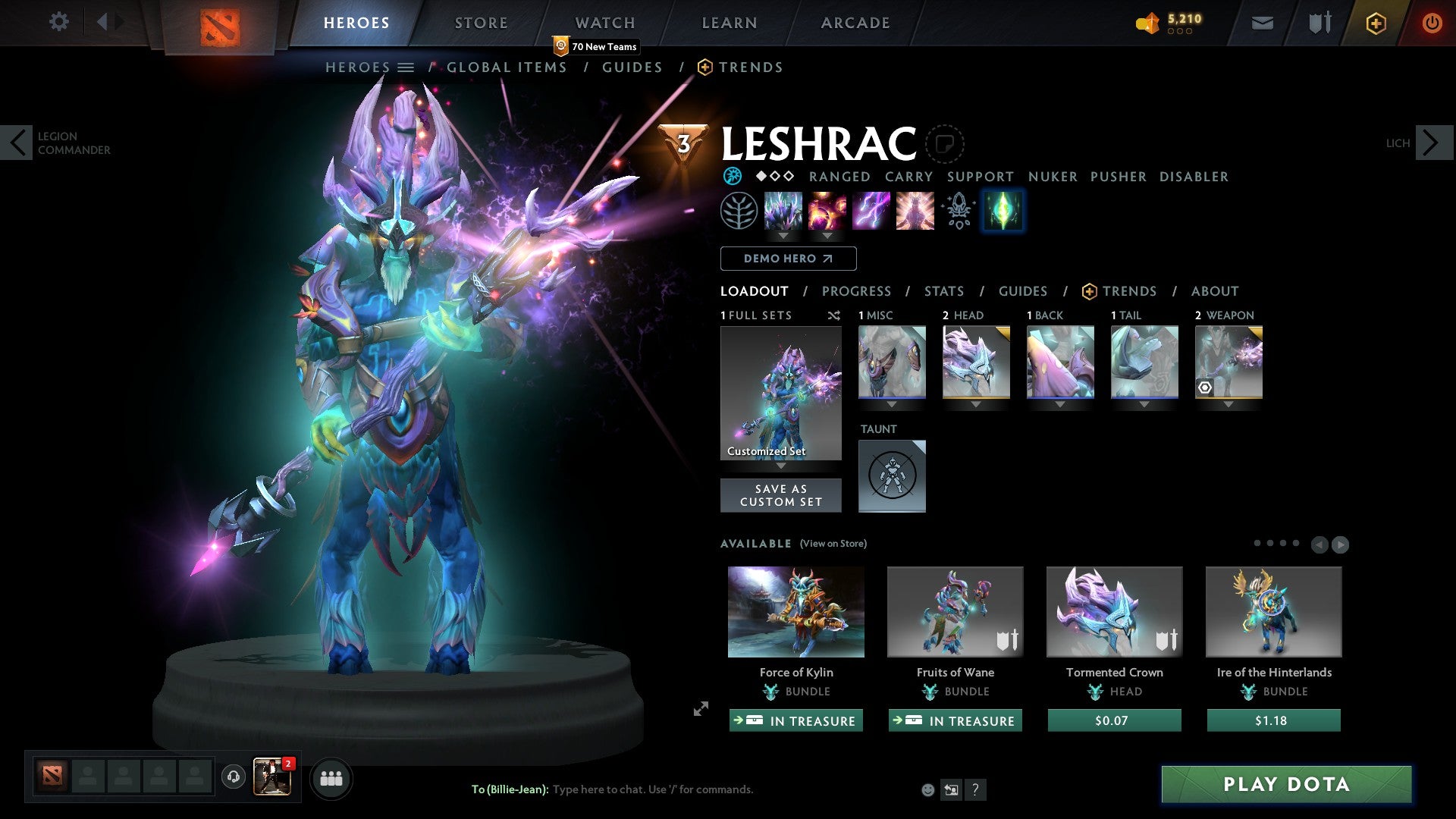This screenshot has height=819, width=1456.
Task: Open the settings gear icon
Action: (58, 22)
